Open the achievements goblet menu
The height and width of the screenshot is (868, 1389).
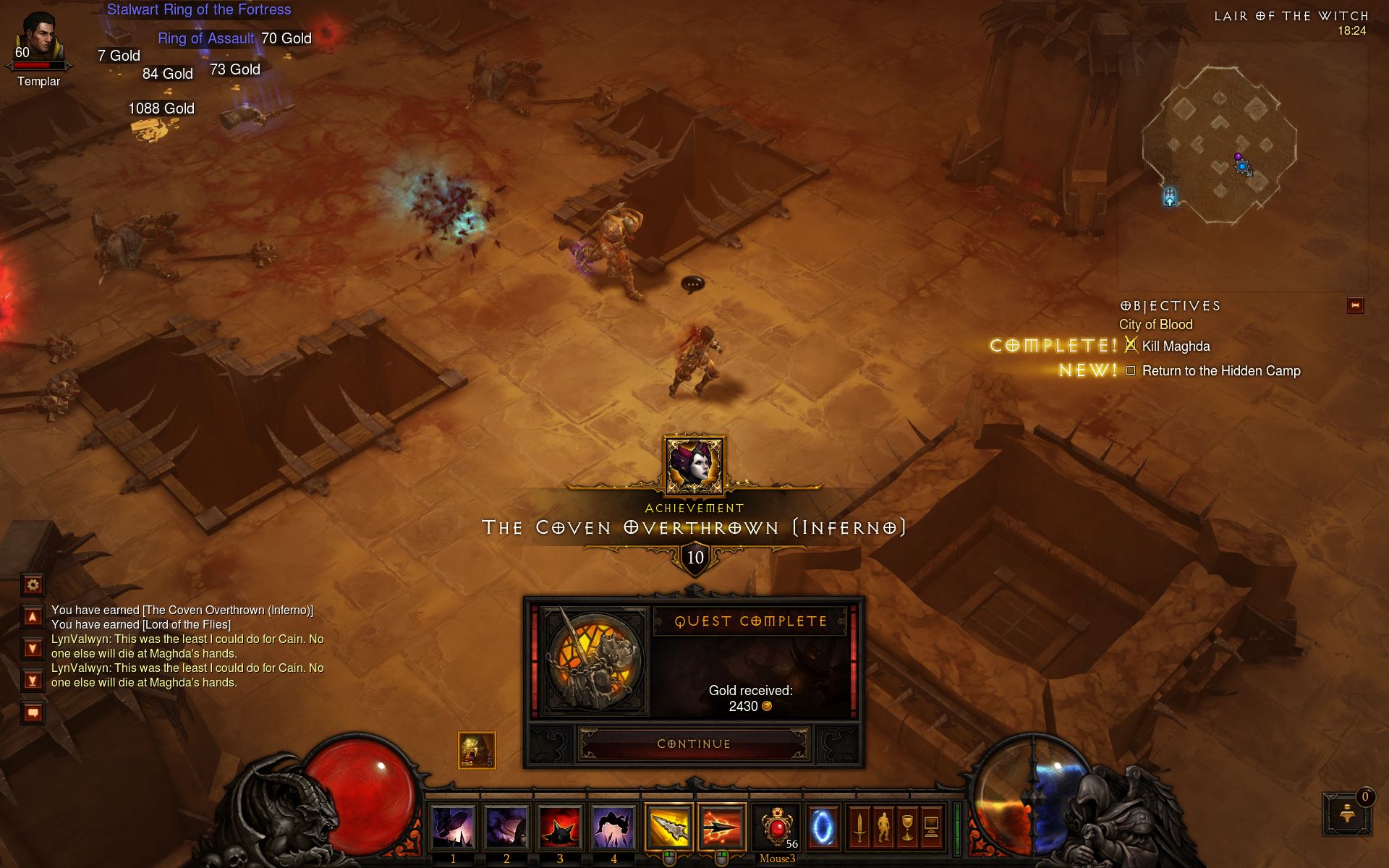coord(907,827)
